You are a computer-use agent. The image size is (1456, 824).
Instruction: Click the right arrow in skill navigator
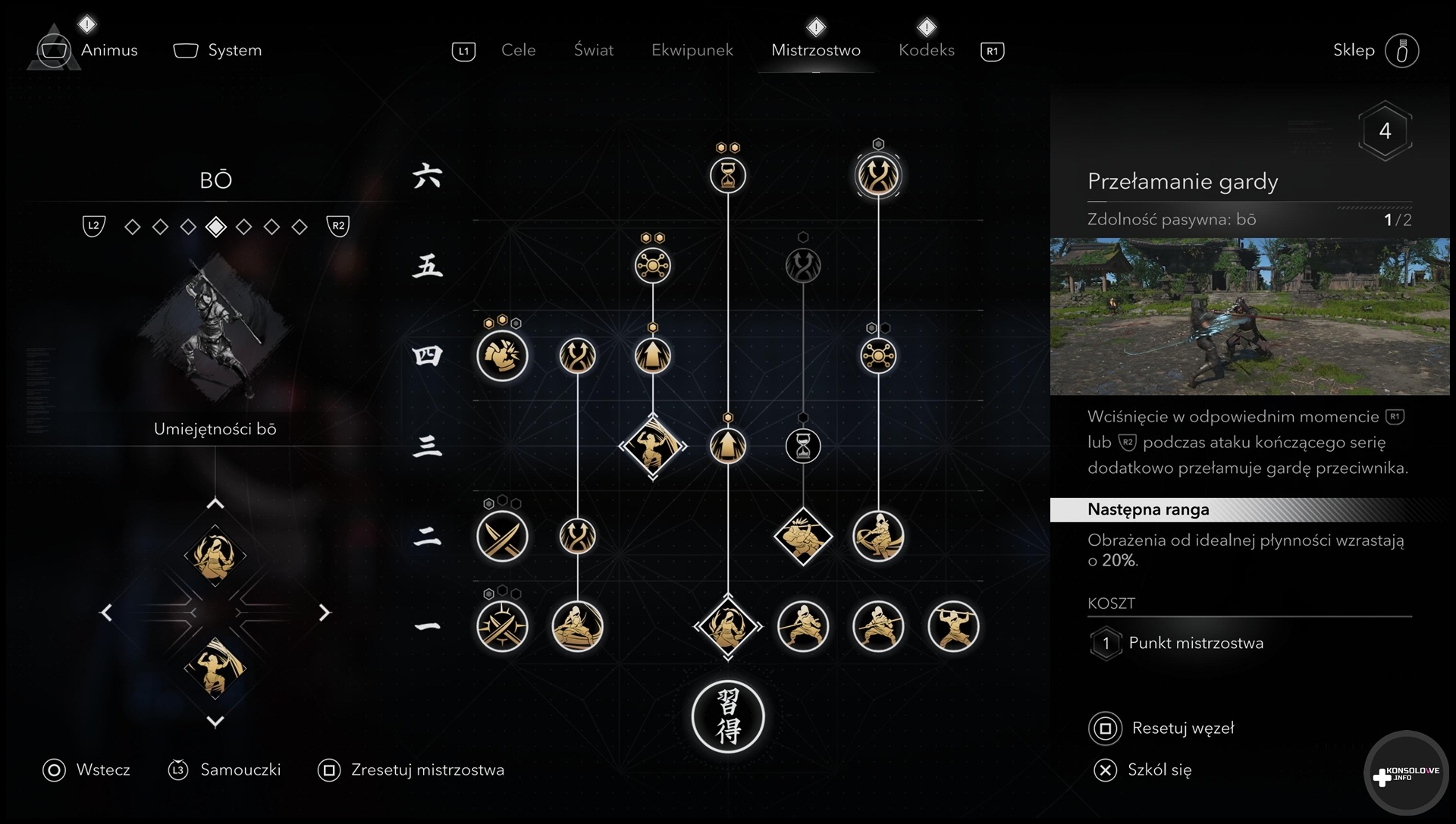click(325, 613)
